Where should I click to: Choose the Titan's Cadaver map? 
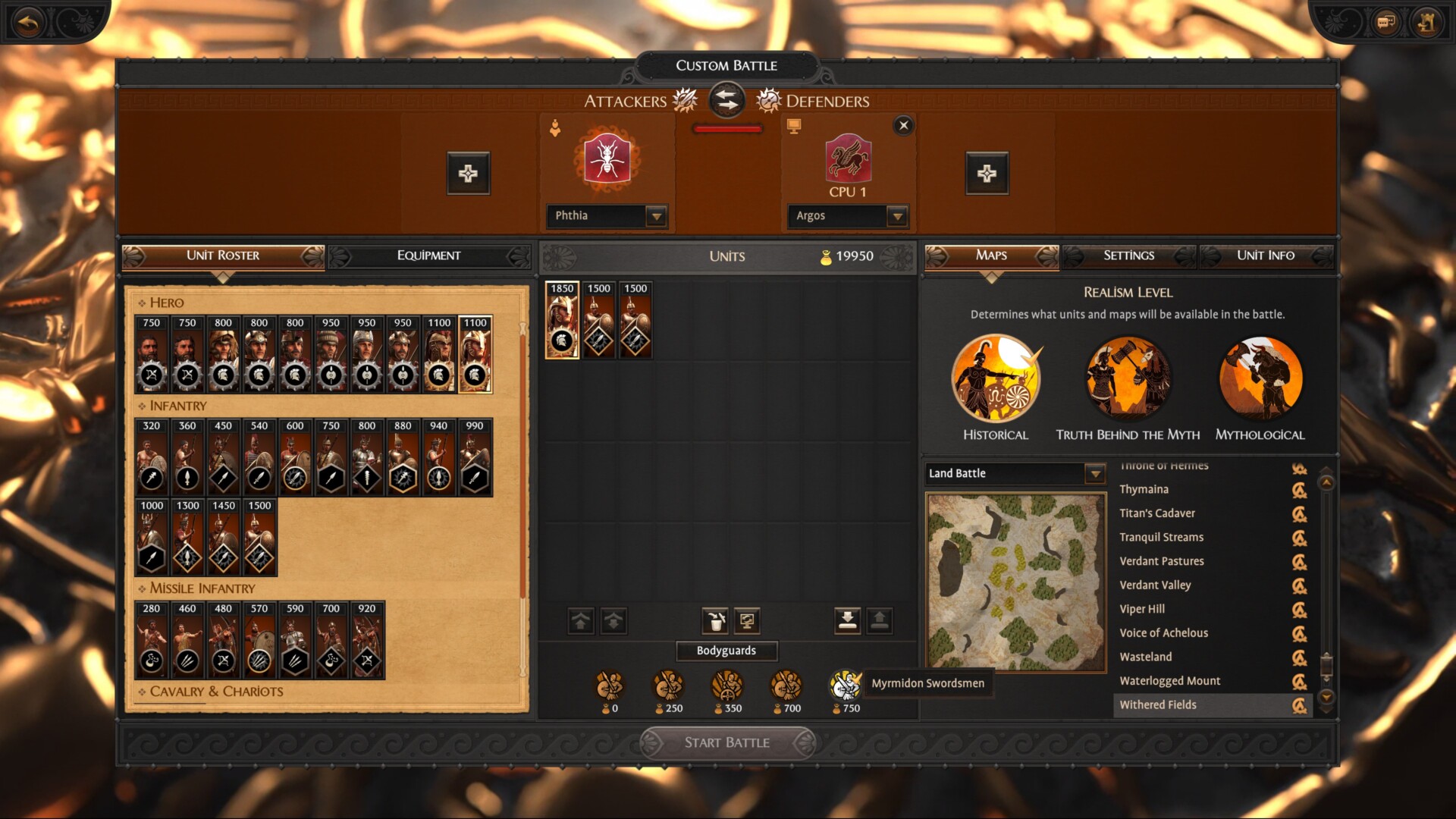coord(1157,513)
